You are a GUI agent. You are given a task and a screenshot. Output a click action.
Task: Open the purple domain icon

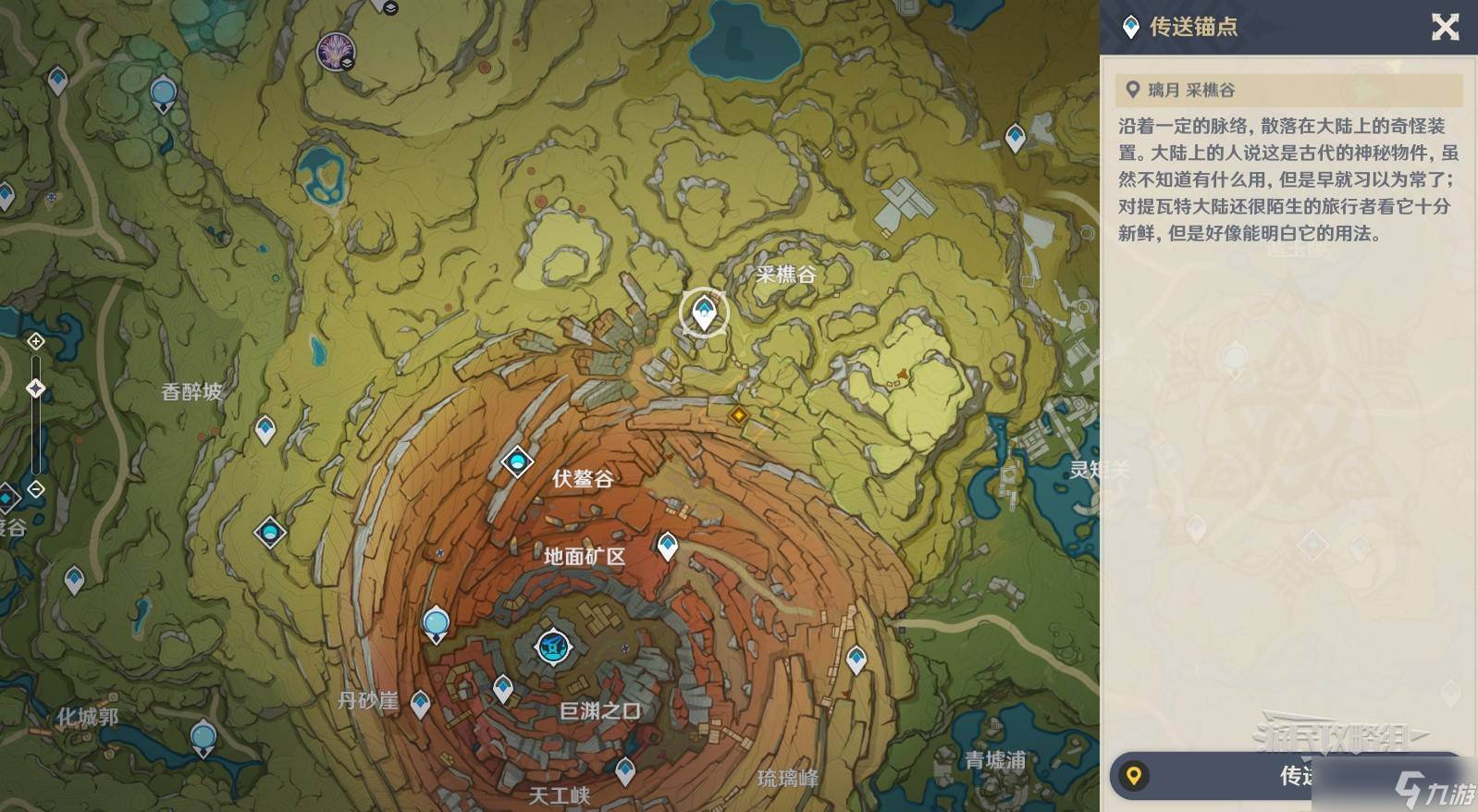[x=333, y=51]
